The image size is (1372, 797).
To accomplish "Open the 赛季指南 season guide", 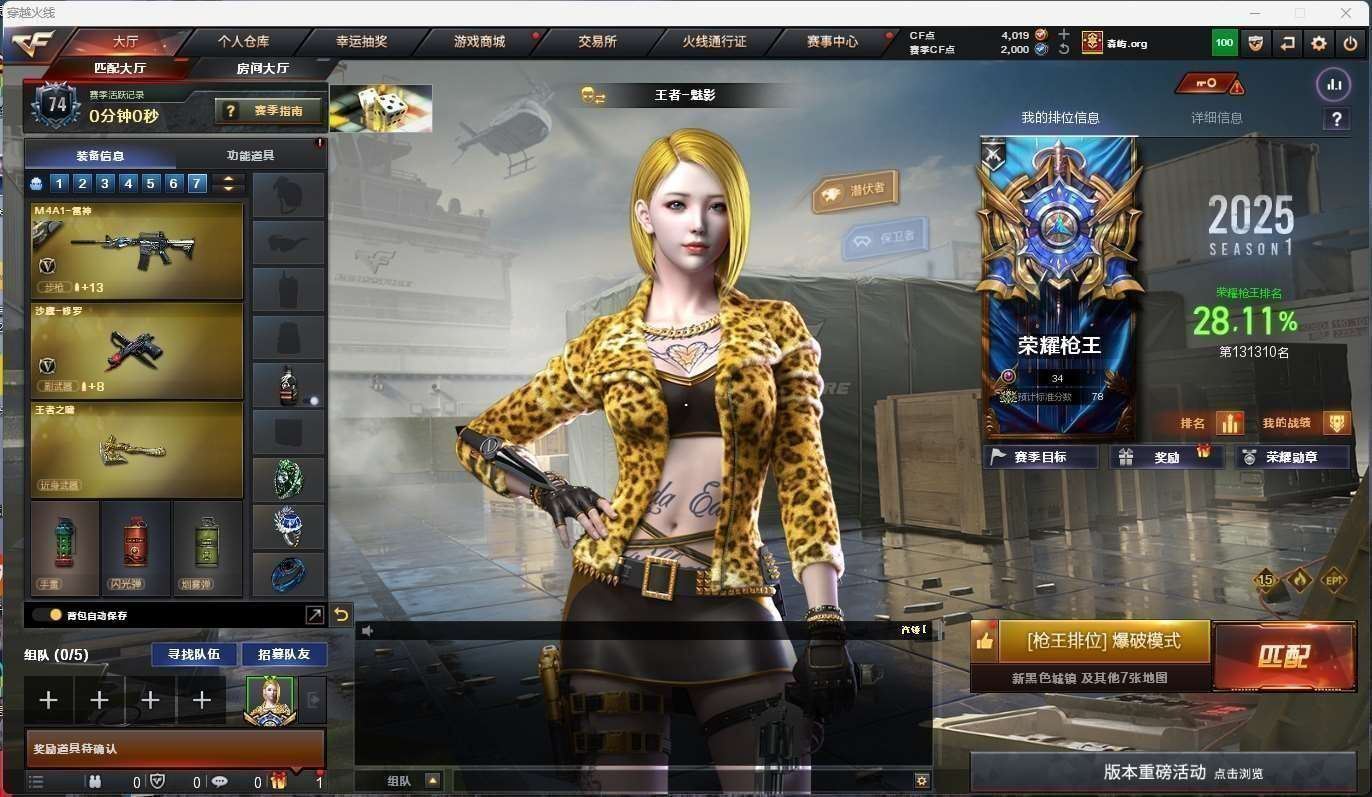I will pos(267,111).
